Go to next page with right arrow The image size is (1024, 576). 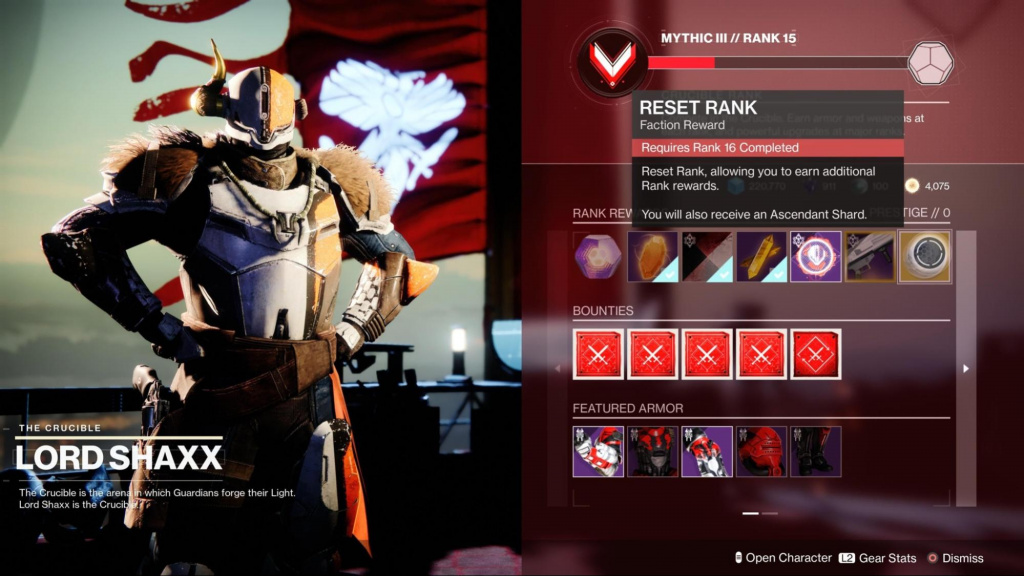[x=965, y=368]
